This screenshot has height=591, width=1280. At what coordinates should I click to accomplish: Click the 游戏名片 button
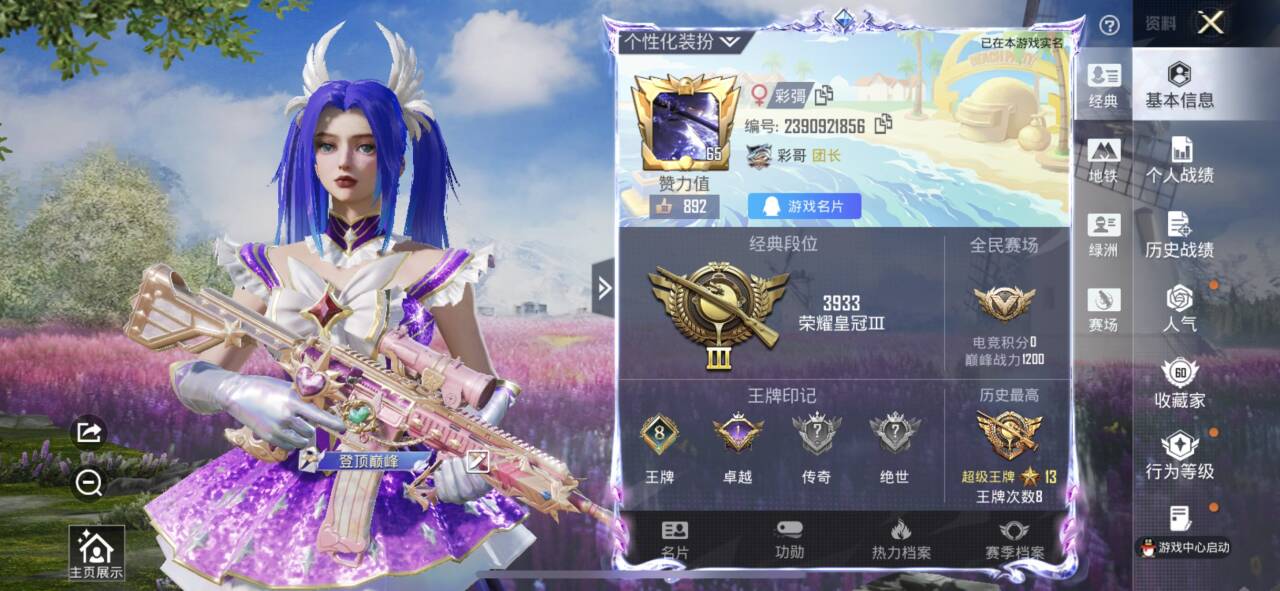(804, 206)
